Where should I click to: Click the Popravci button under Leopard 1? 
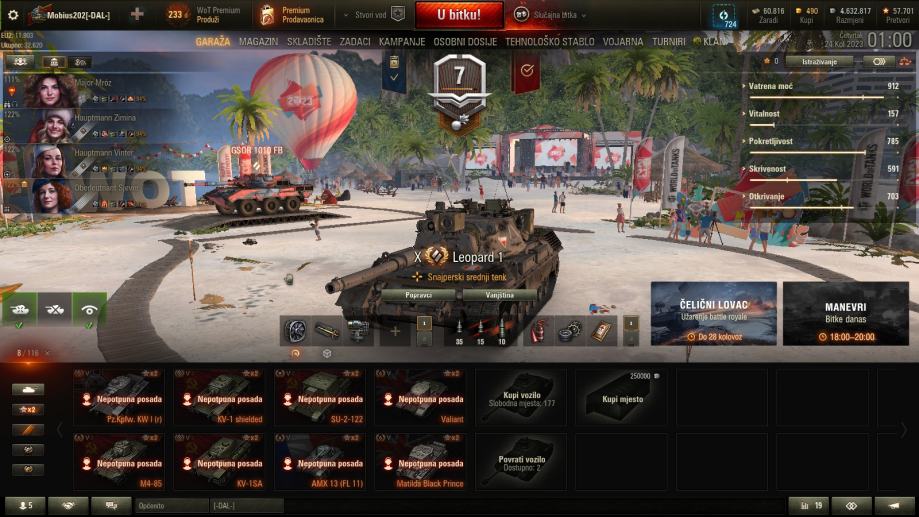click(x=418, y=295)
